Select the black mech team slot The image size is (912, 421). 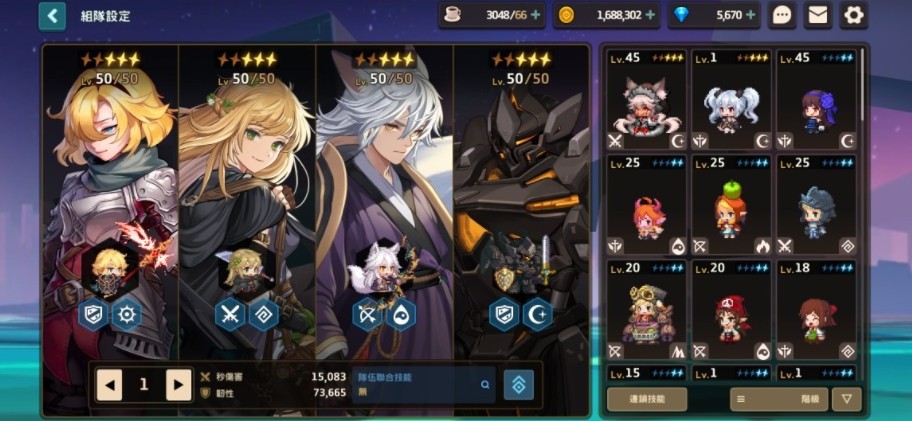coord(521,200)
